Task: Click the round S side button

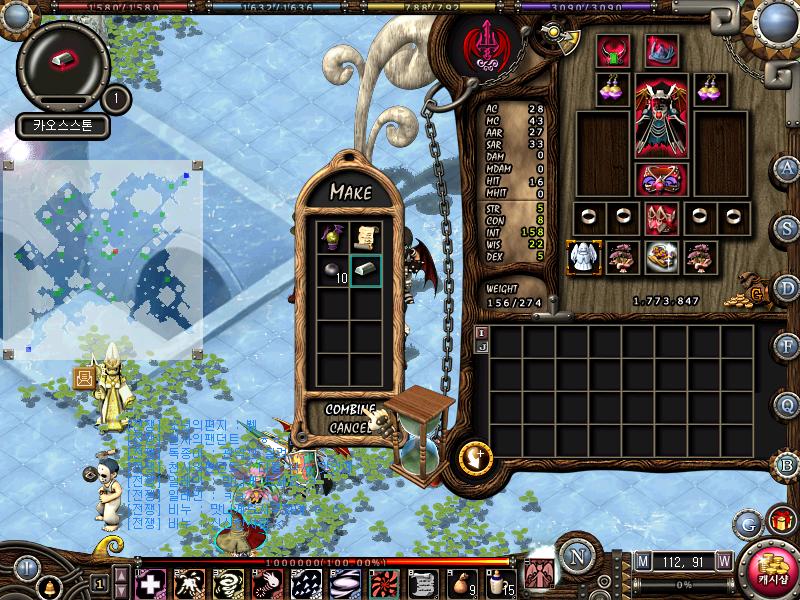Action: pos(787,228)
